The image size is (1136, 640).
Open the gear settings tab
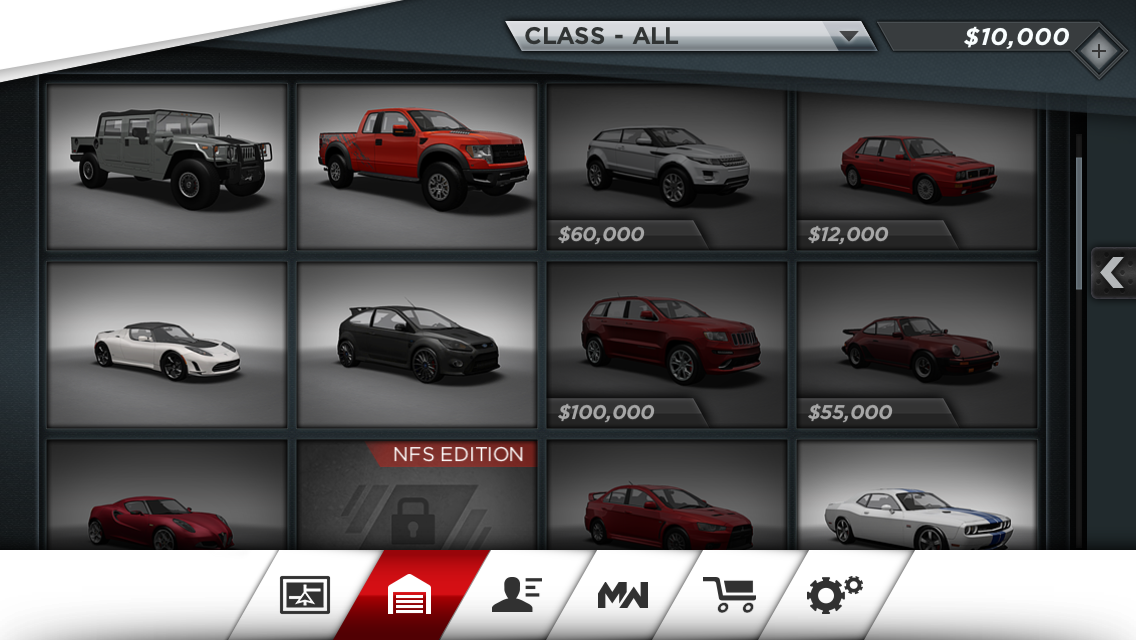[834, 595]
